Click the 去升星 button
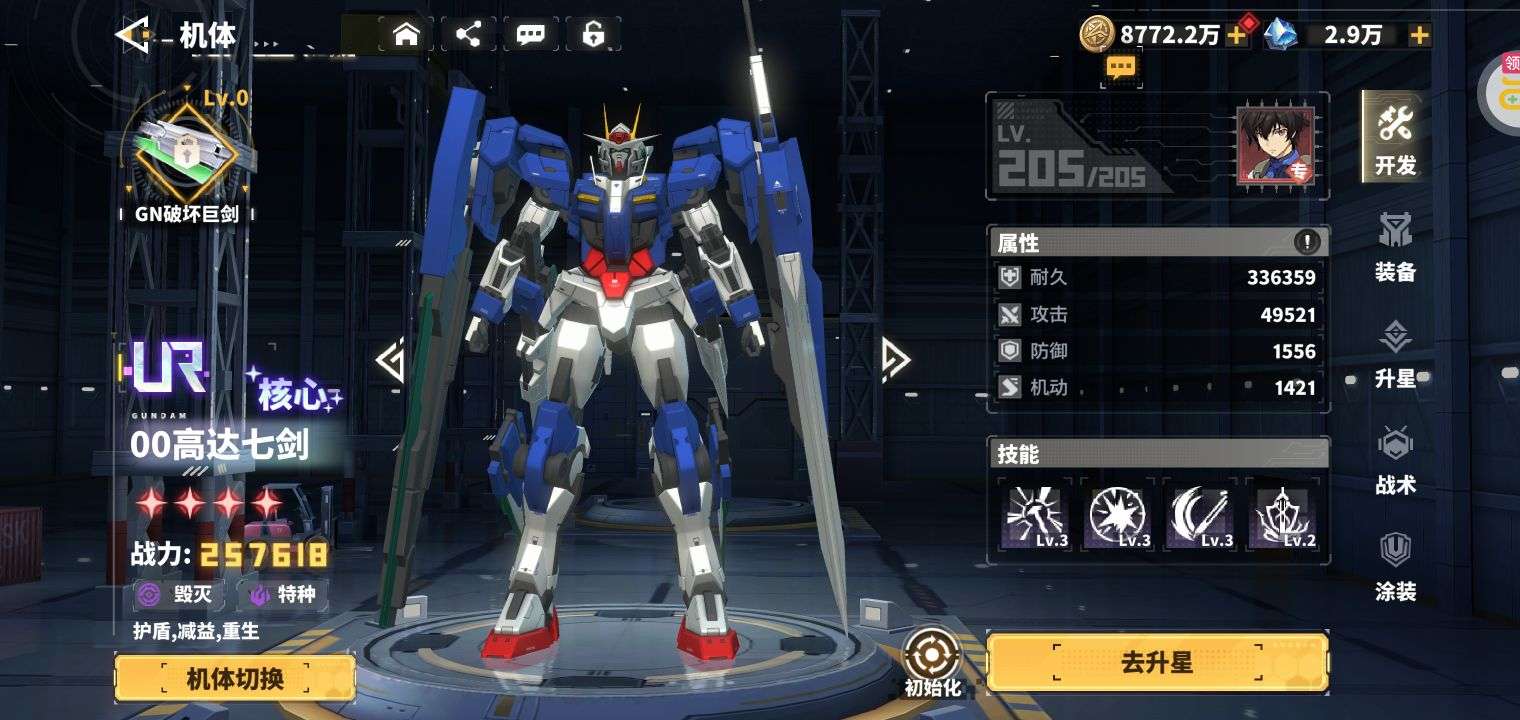This screenshot has height=720, width=1520. tap(1157, 663)
